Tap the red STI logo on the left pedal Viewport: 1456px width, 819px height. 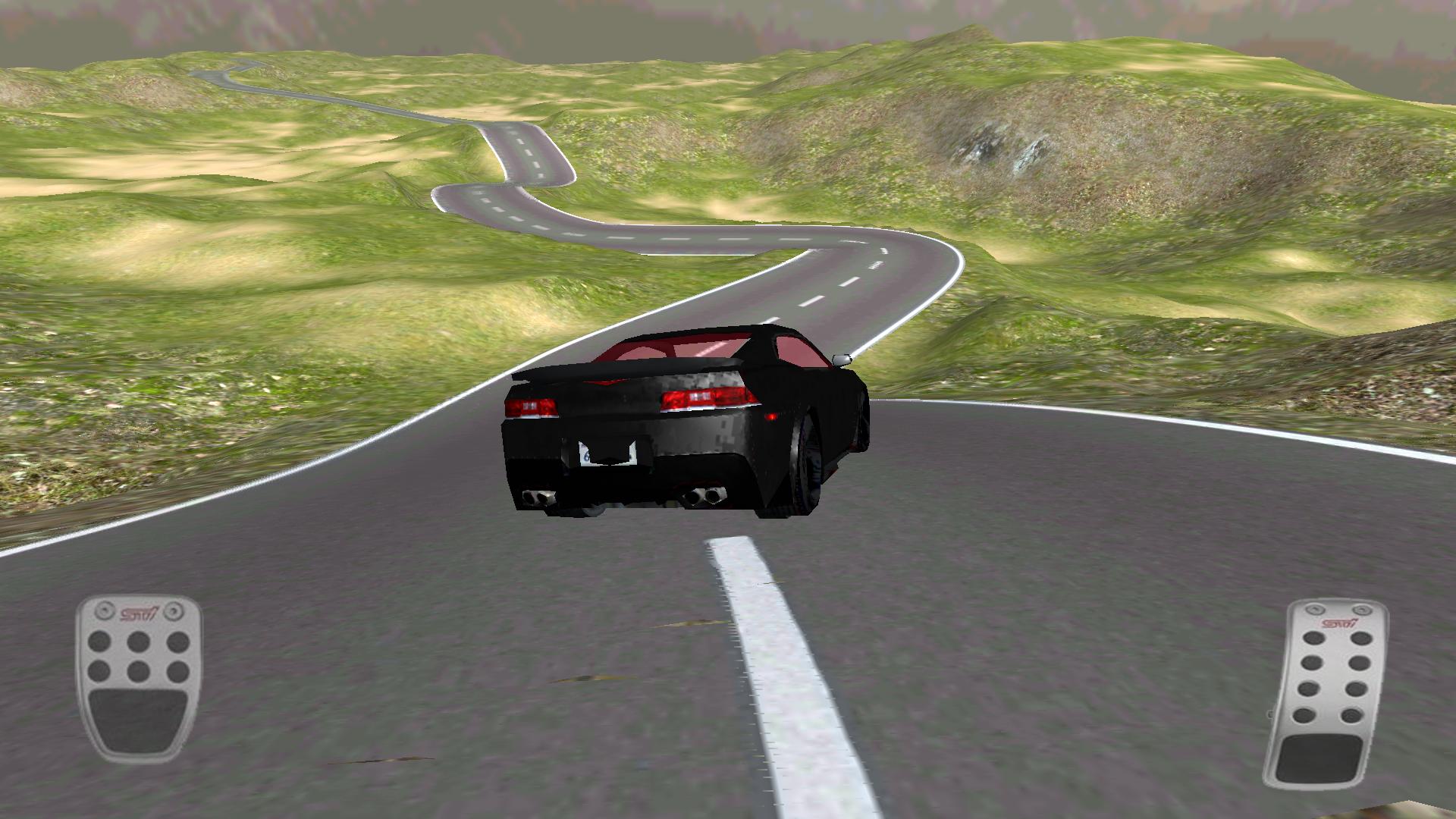(x=140, y=613)
